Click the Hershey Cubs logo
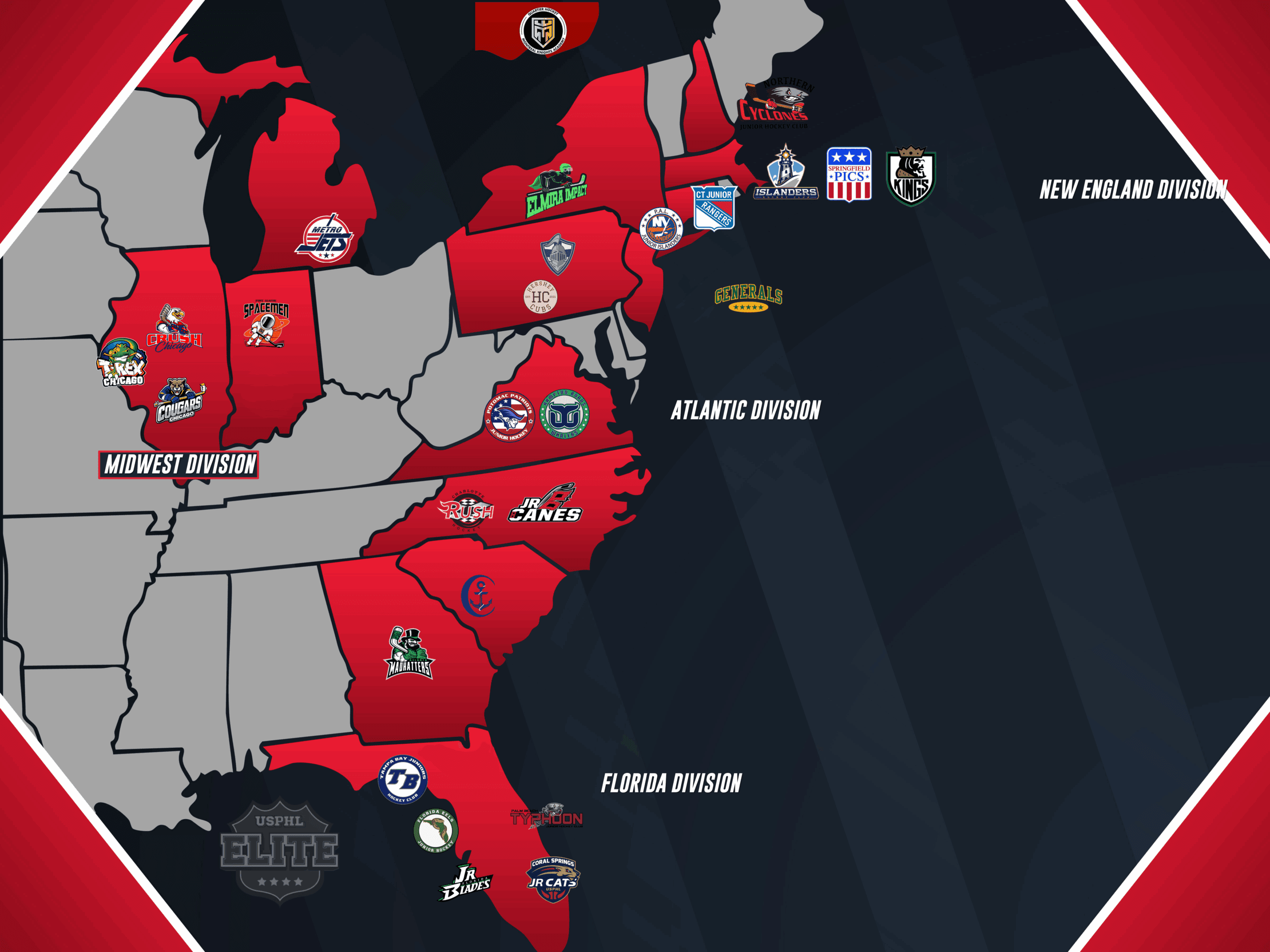1270x952 pixels. [540, 297]
